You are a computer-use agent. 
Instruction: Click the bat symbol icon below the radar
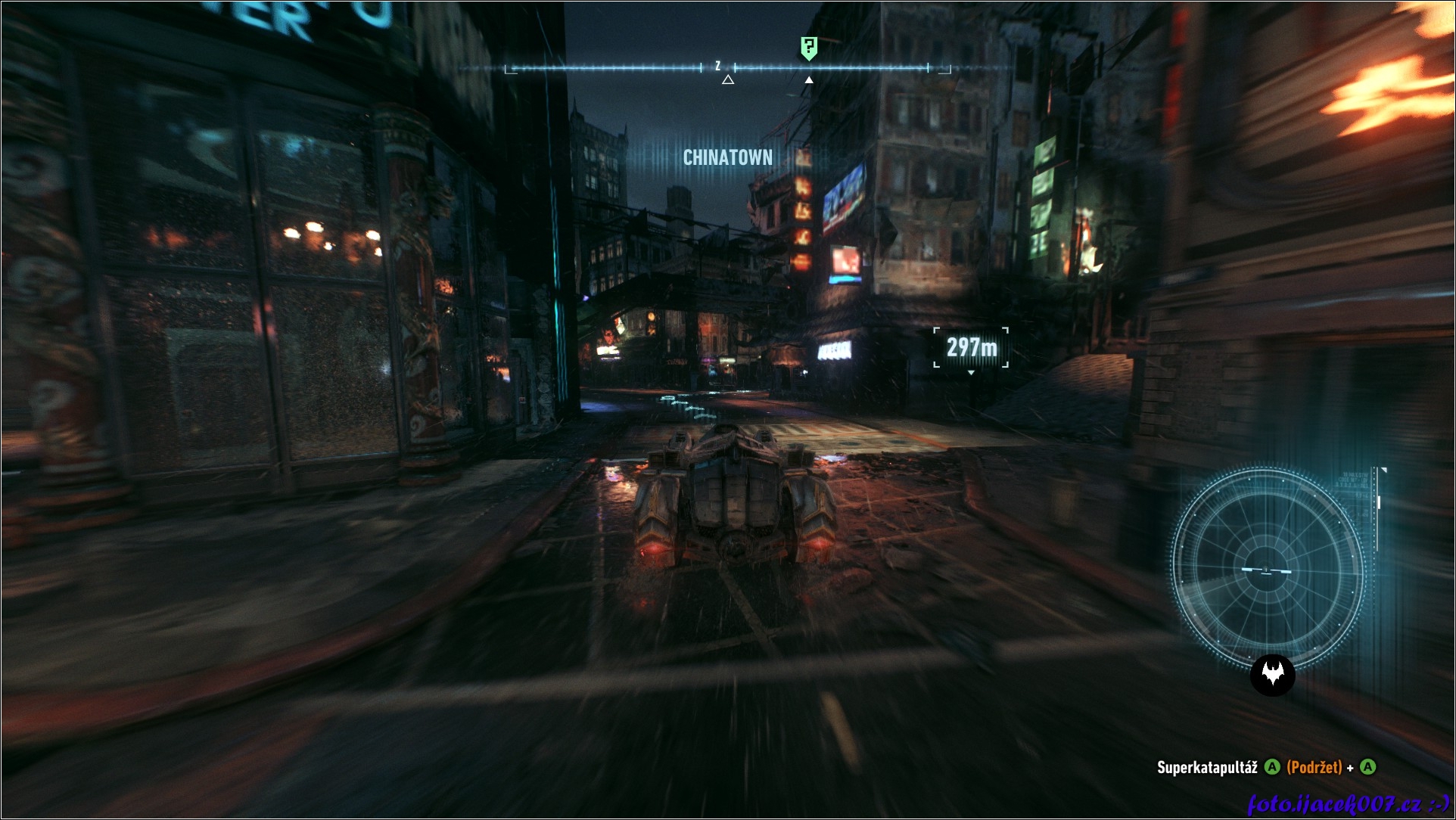(1273, 675)
